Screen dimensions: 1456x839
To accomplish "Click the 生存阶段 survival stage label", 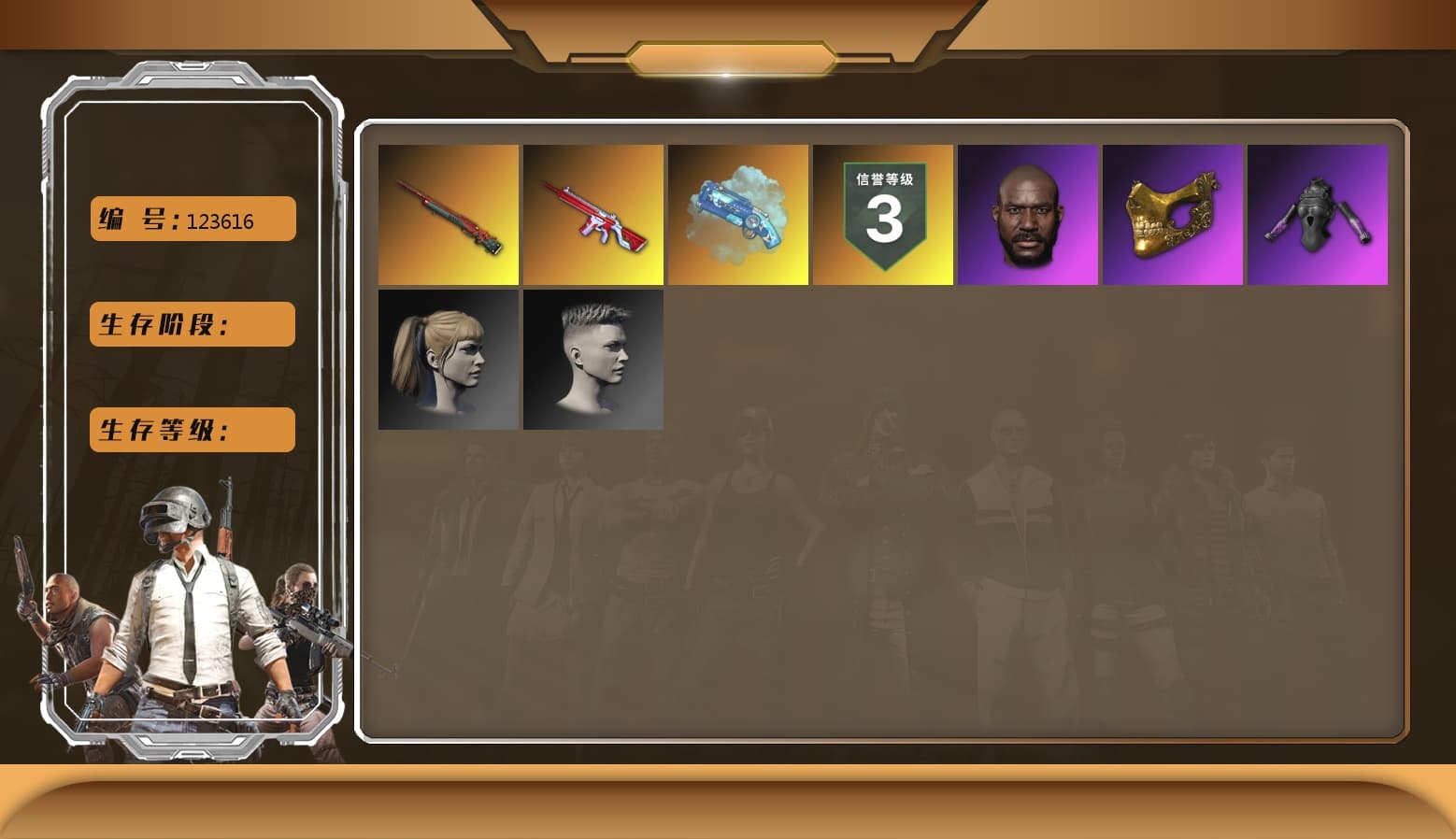I will [x=192, y=324].
